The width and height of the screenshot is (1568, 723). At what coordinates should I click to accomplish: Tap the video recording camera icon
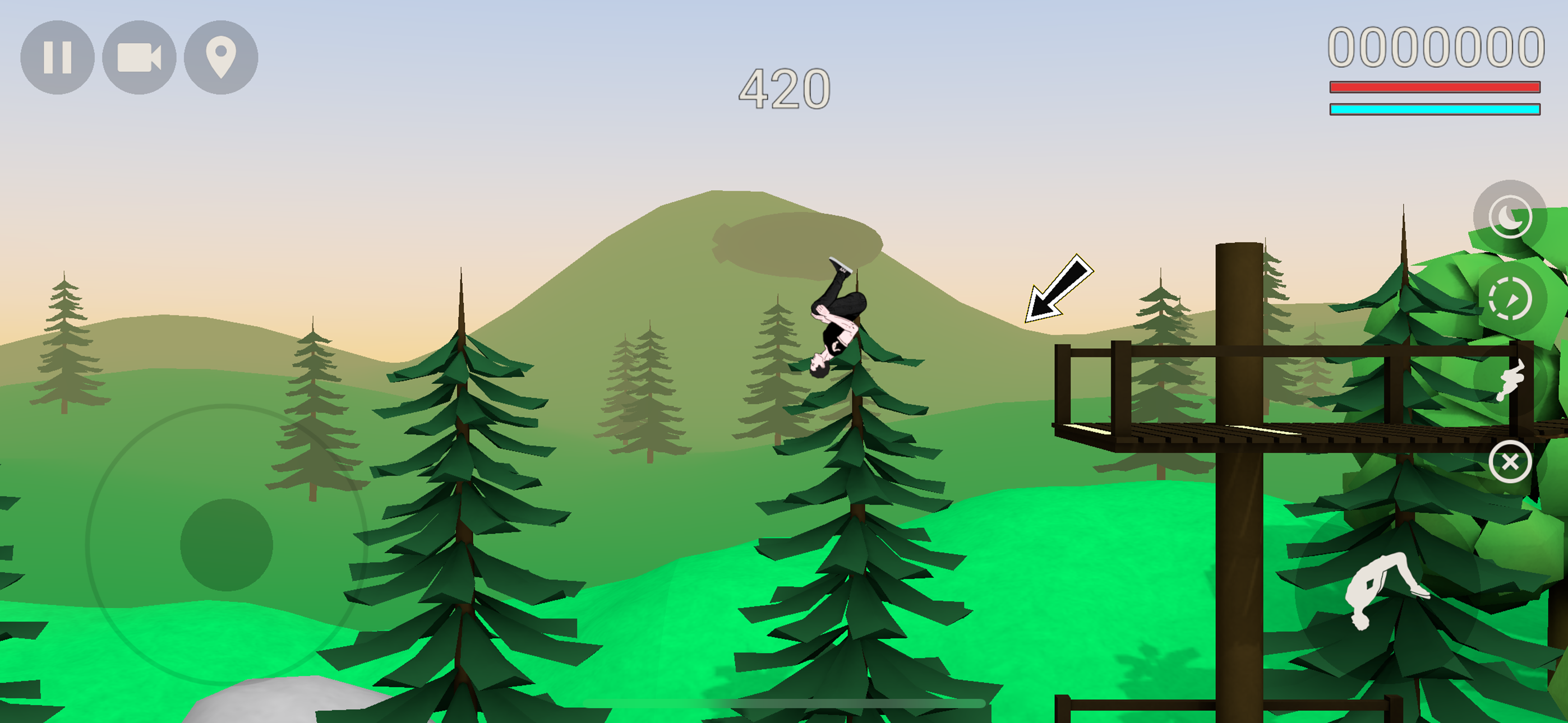(139, 57)
